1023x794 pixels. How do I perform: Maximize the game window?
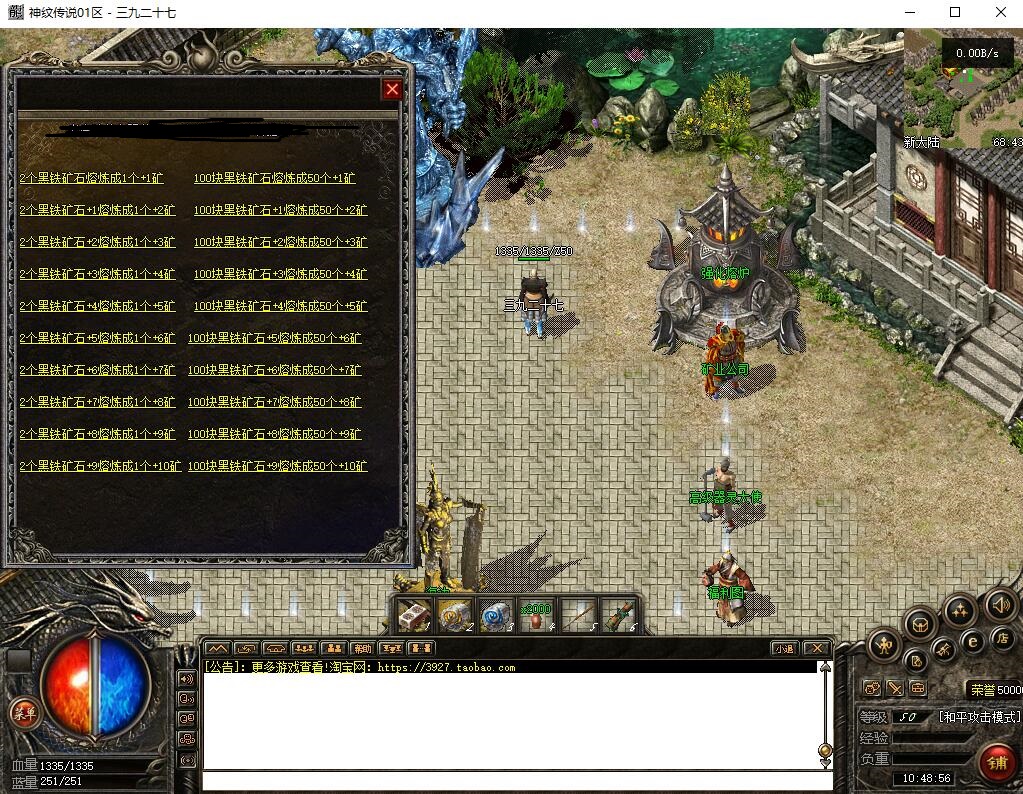pyautogui.click(x=954, y=13)
